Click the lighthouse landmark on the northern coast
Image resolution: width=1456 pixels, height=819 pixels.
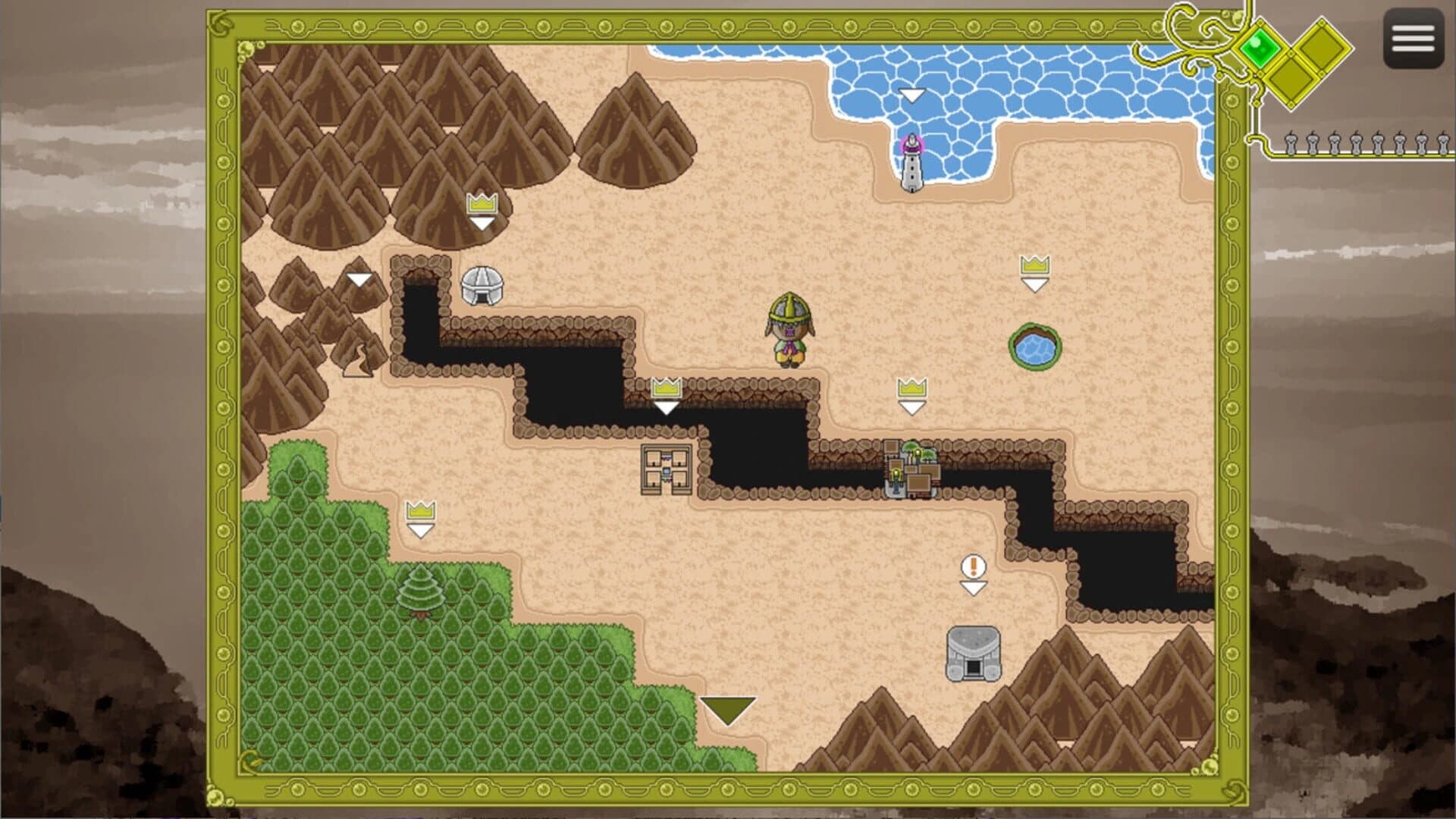click(913, 162)
